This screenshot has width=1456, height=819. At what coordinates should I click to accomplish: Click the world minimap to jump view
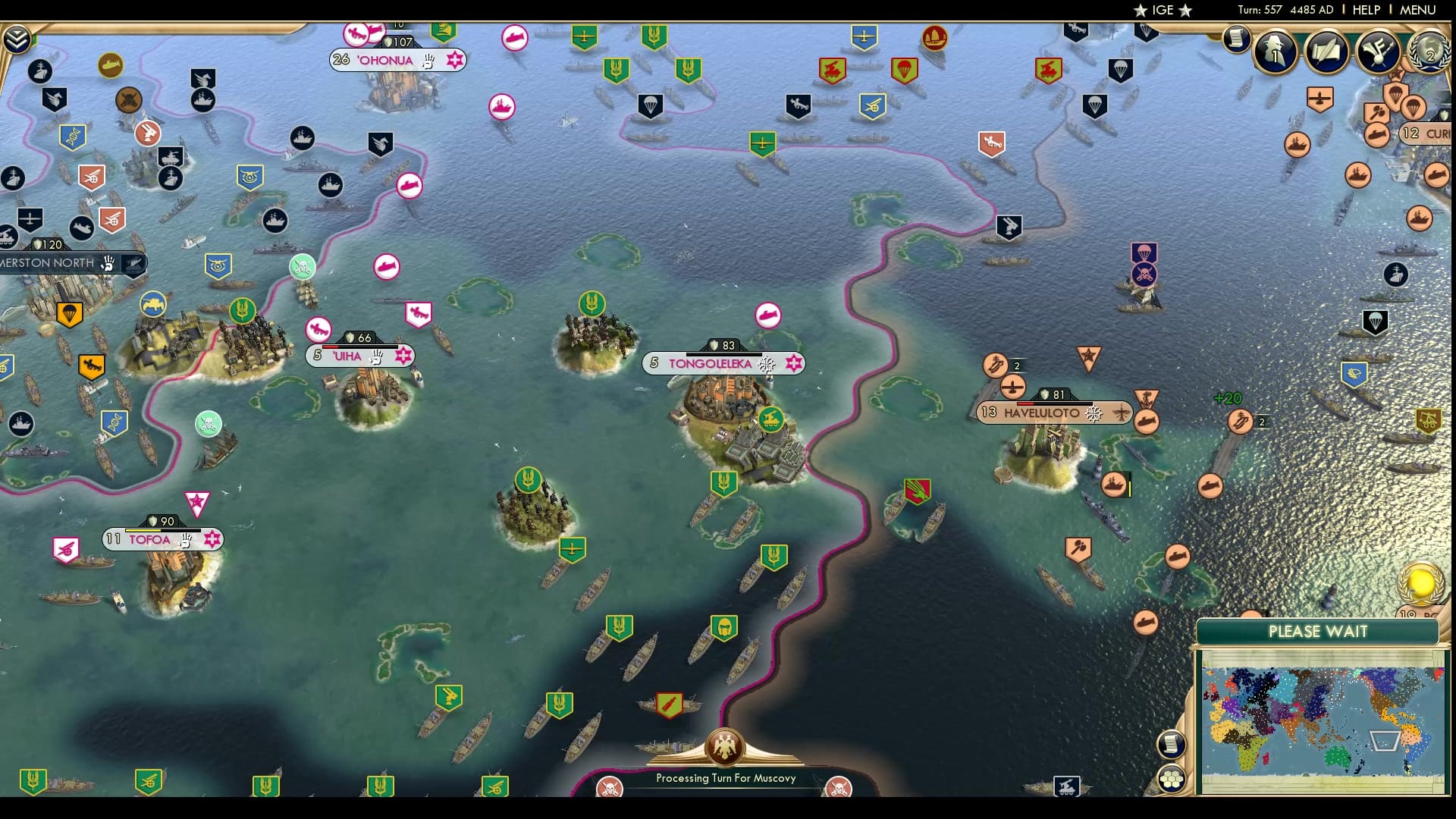(x=1323, y=713)
